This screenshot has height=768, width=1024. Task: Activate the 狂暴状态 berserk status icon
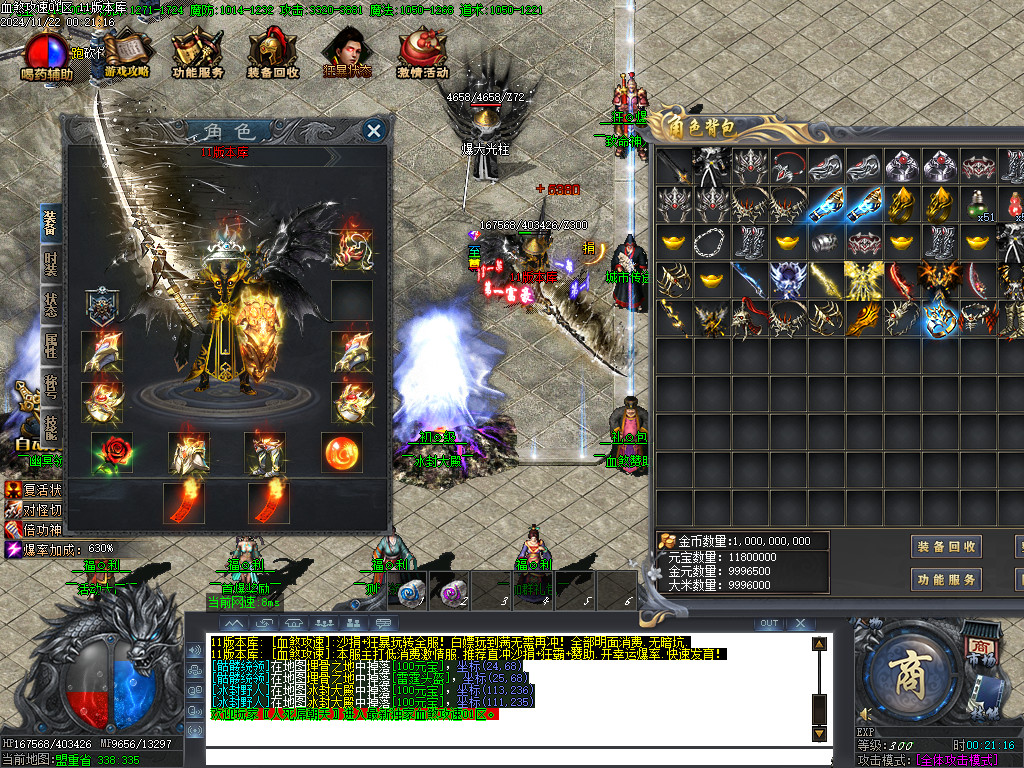click(x=346, y=55)
